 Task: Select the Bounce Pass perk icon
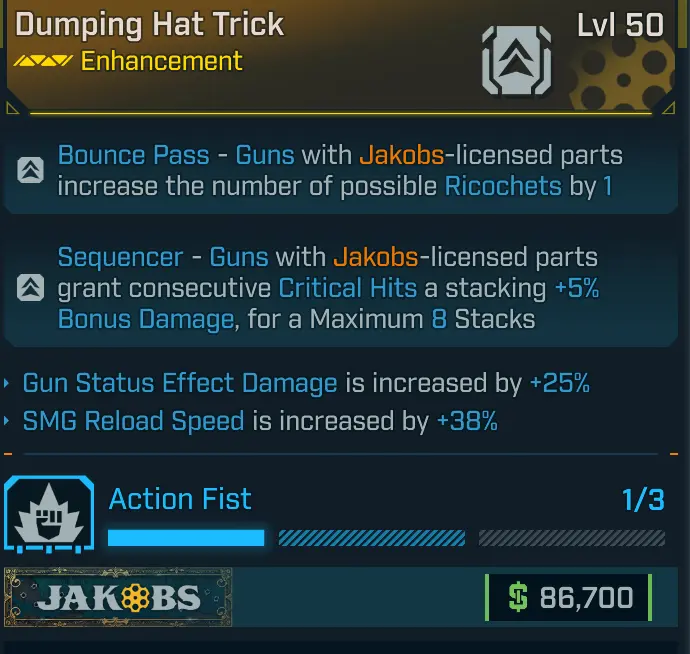point(30,171)
